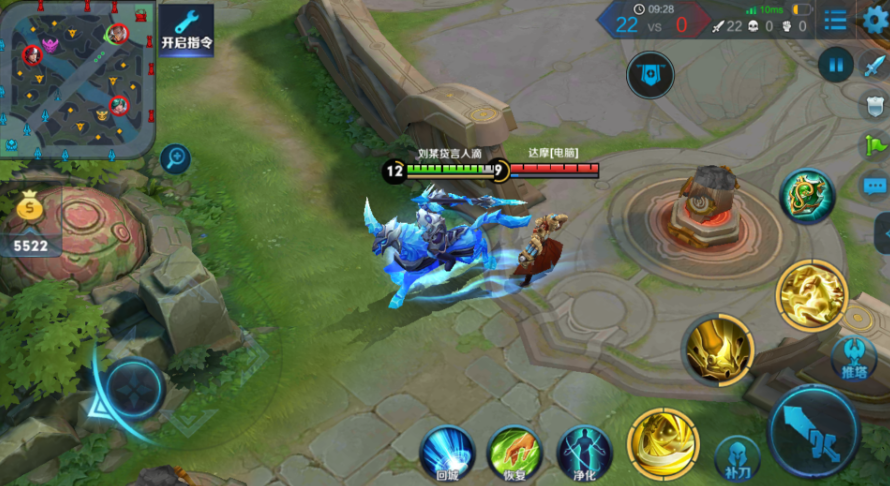Show the scoreboard list panel

point(835,20)
